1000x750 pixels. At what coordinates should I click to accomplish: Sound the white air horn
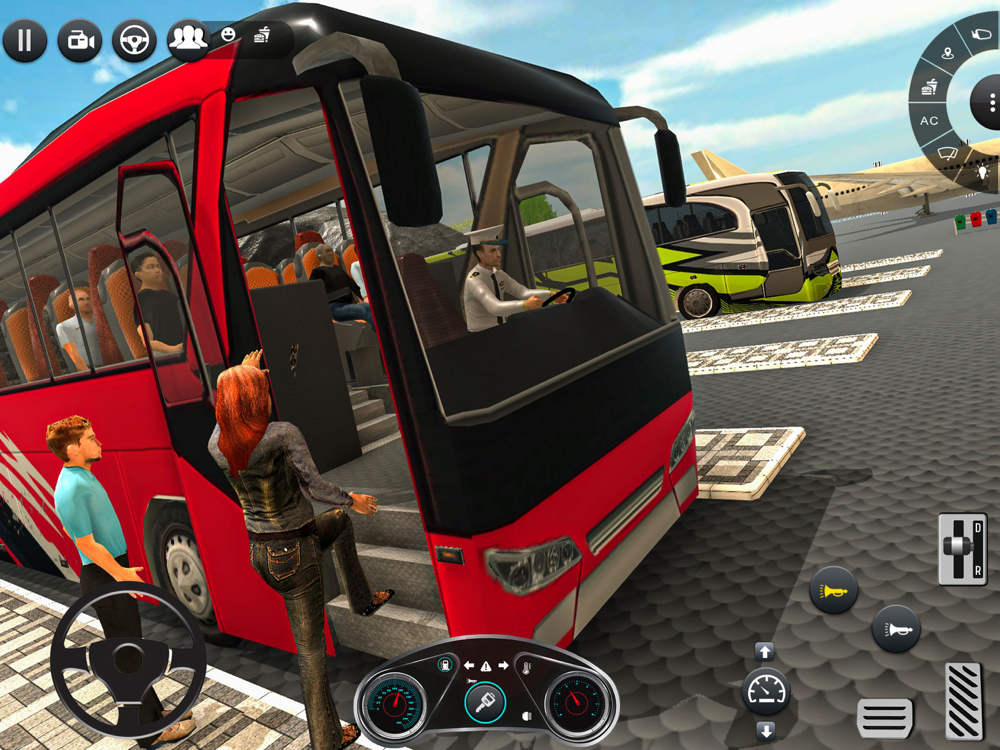click(896, 629)
